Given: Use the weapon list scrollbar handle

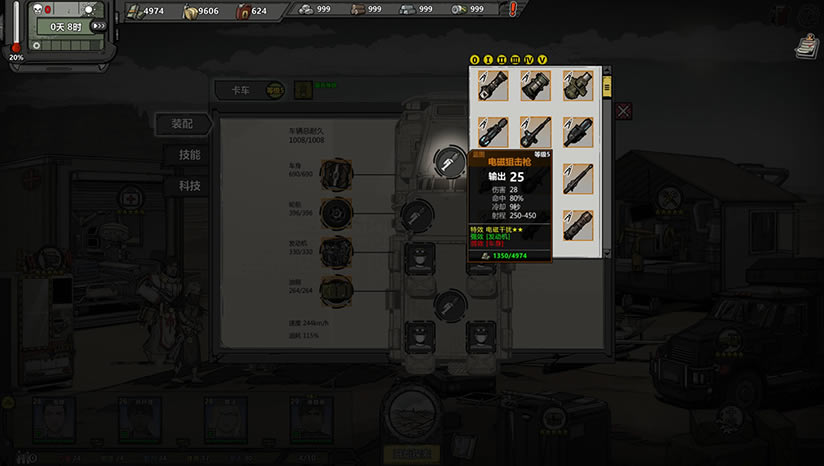Looking at the screenshot, I should coord(606,87).
